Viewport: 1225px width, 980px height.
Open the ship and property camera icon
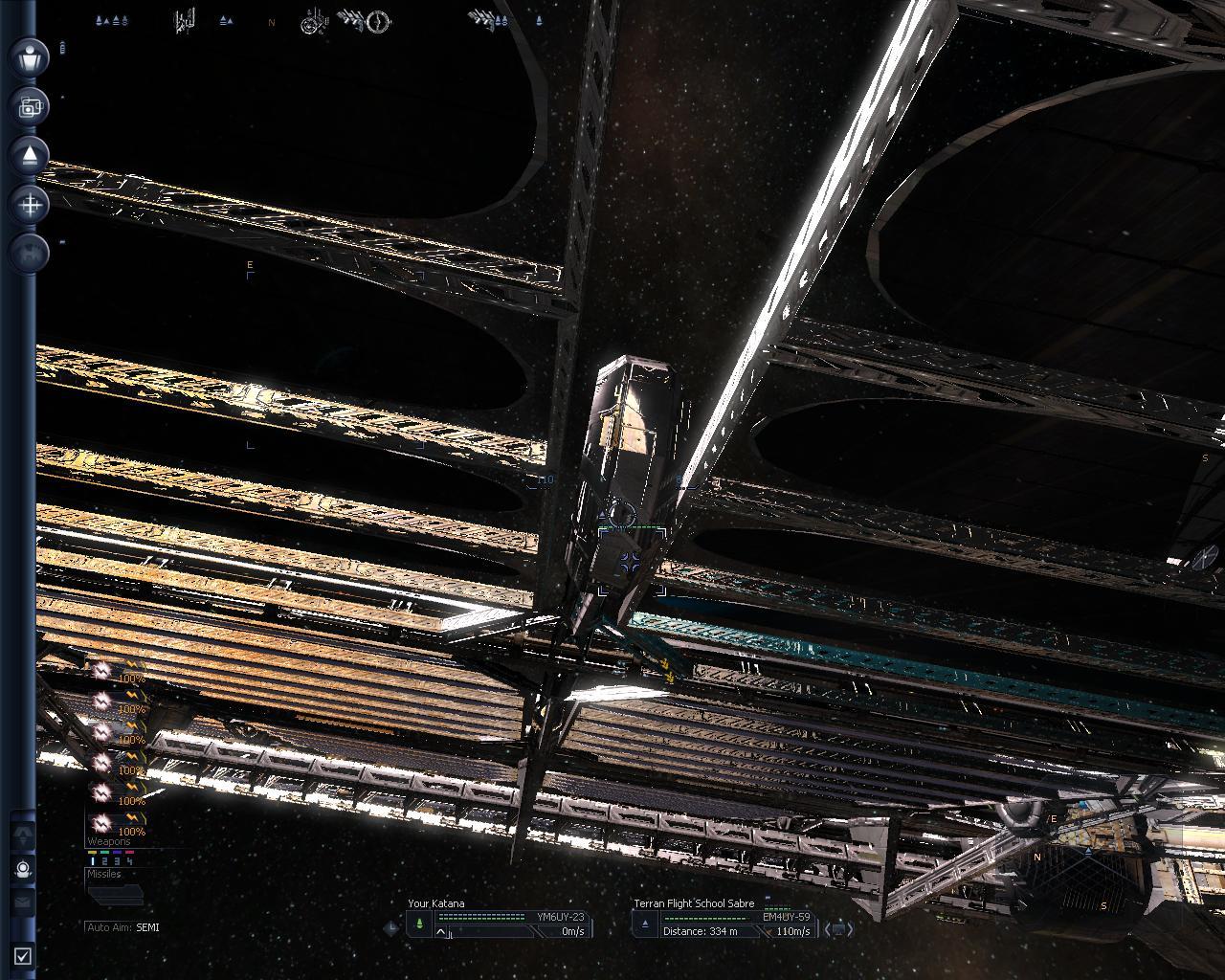31,106
